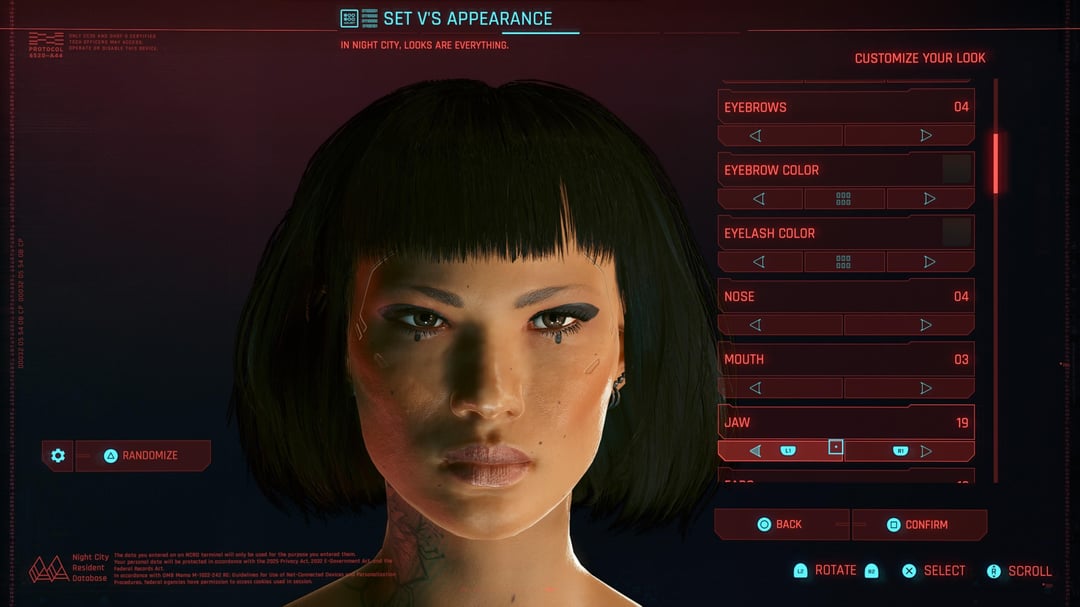Choose previous Eyelash Color arrow

(x=759, y=261)
